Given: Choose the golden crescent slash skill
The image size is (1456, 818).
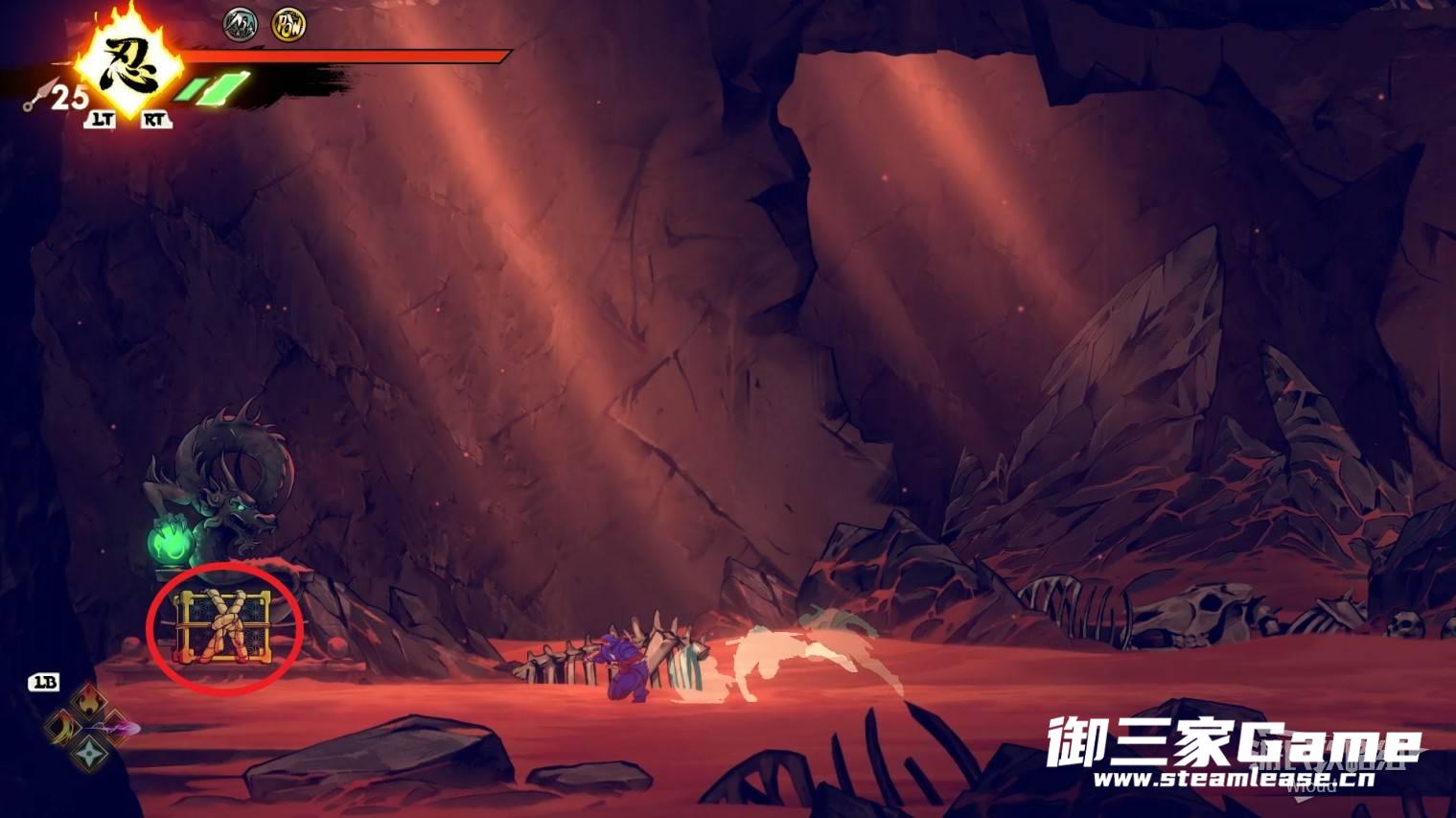Looking at the screenshot, I should (x=63, y=727).
